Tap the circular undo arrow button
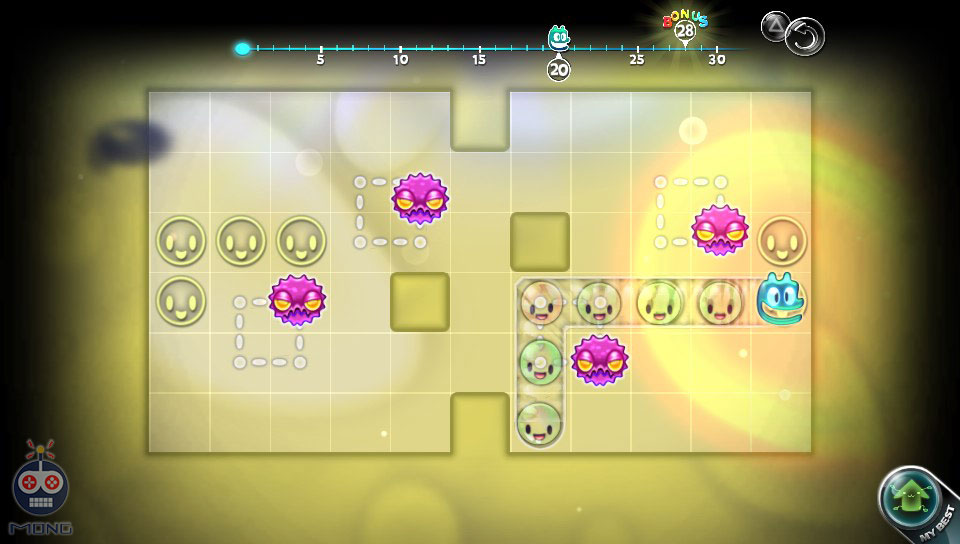The height and width of the screenshot is (544, 960). point(805,37)
